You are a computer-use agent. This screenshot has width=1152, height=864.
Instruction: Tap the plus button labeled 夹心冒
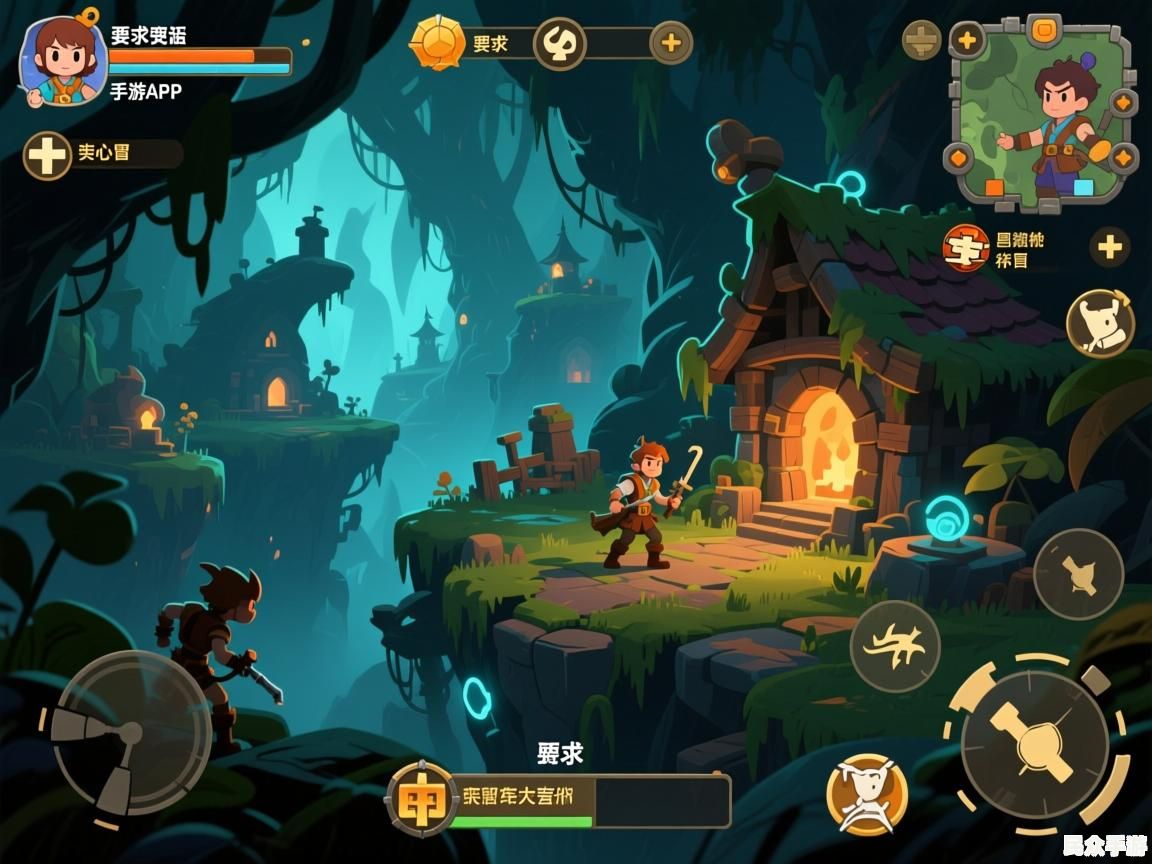click(47, 156)
